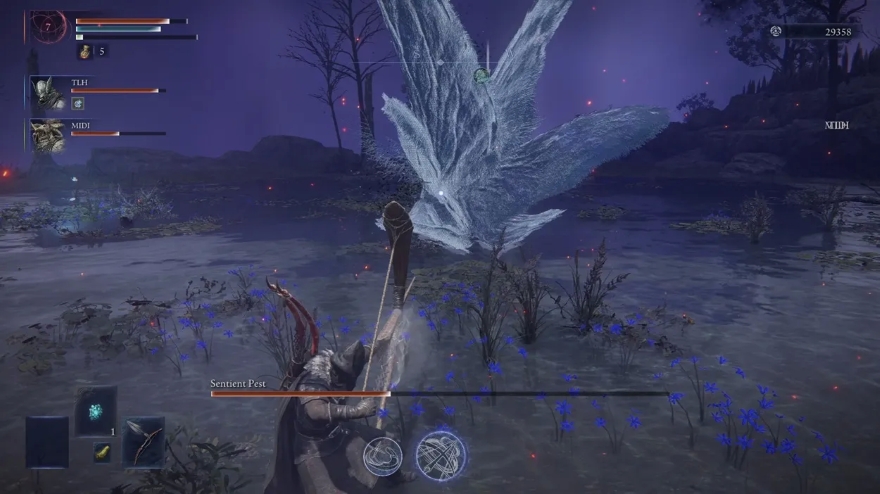Click the empty left-hand armament slot
The image size is (880, 494).
pyautogui.click(x=47, y=442)
